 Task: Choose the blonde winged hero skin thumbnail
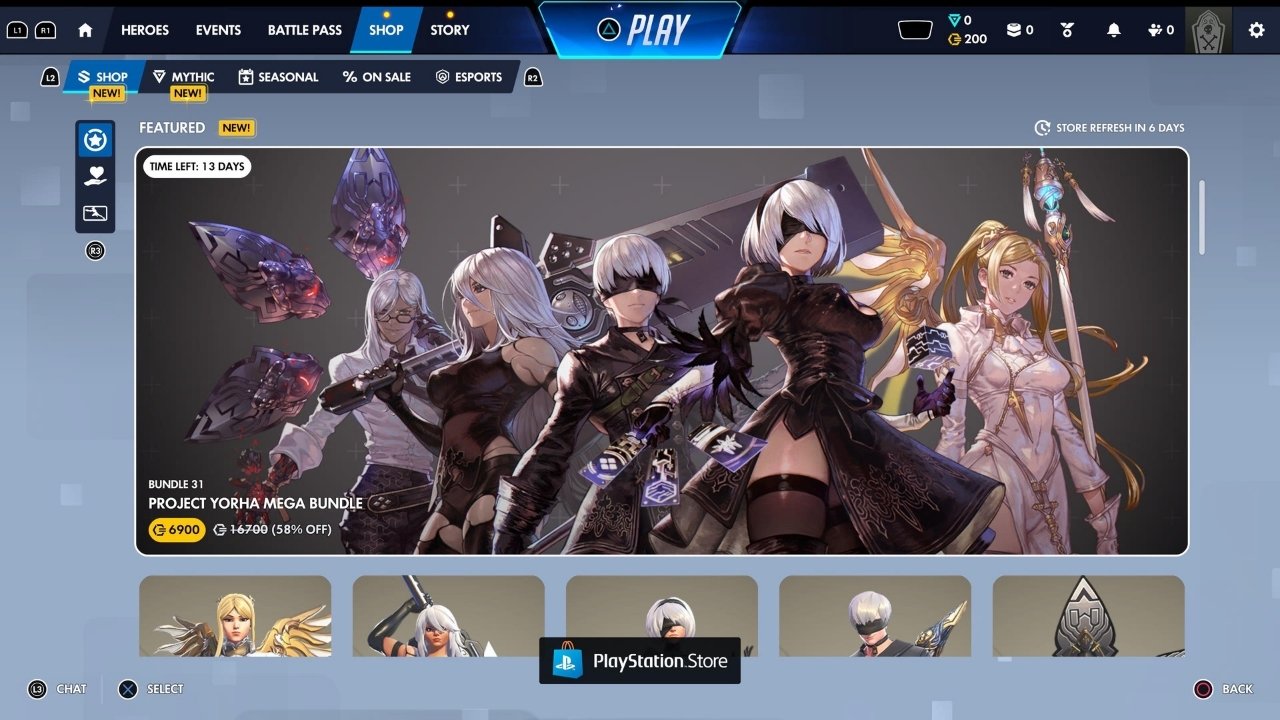(235, 615)
